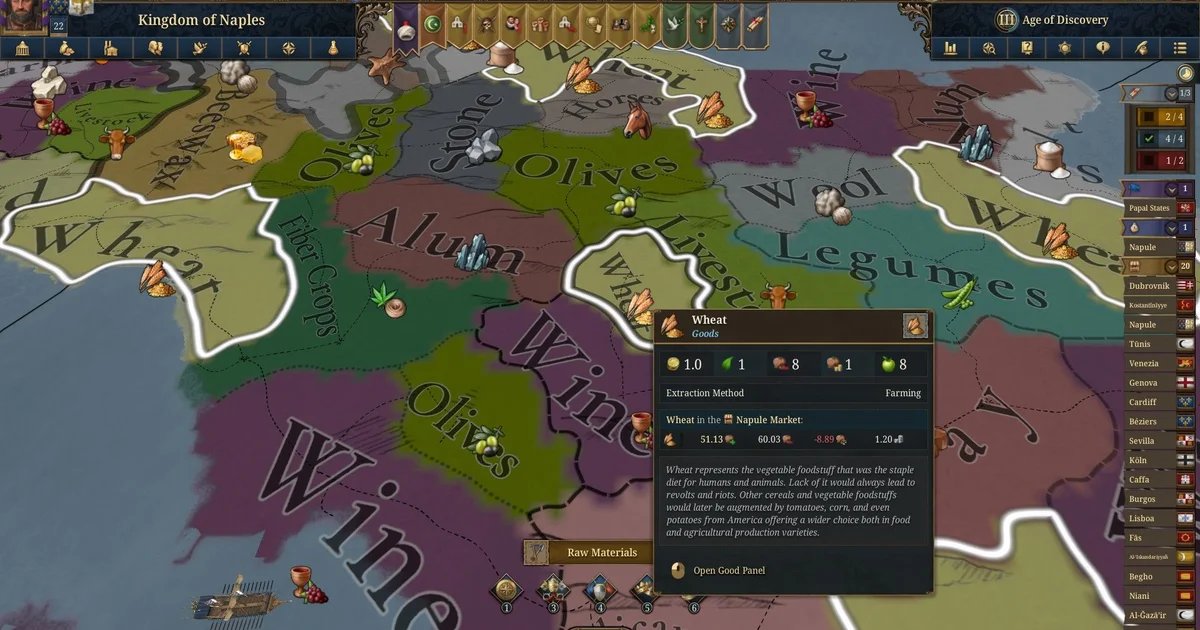
Task: Open the government panel with the temple icon
Action: click(x=22, y=48)
